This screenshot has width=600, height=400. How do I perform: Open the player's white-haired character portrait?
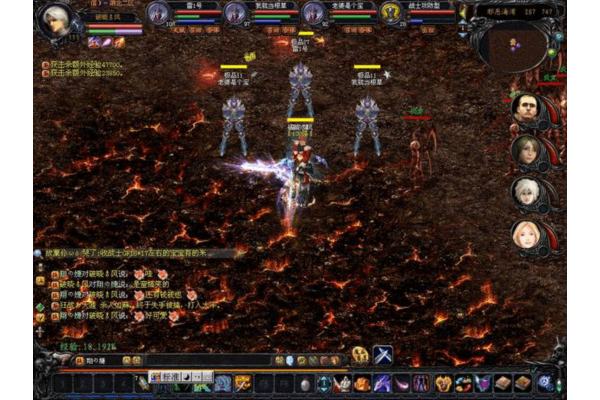[57, 20]
